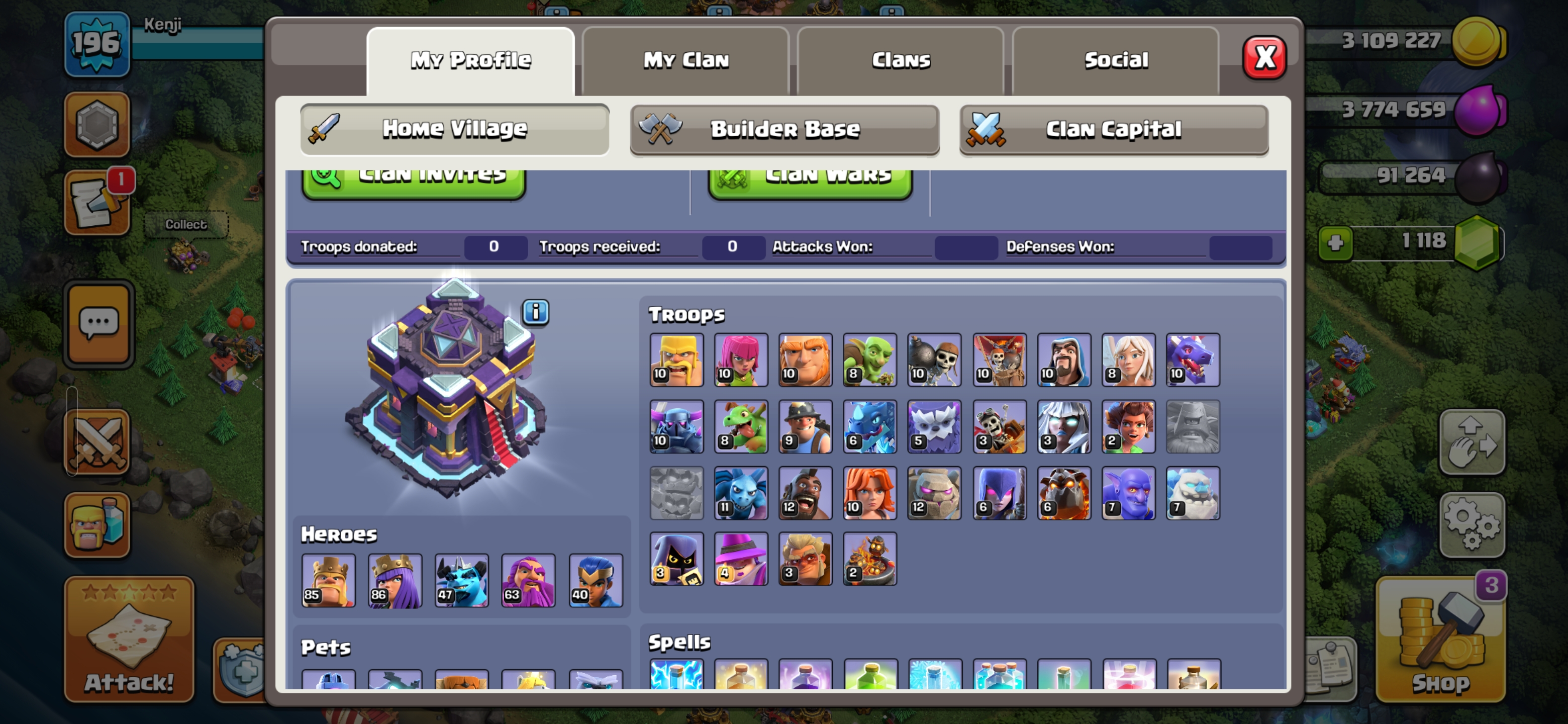Open the chat speech bubble panel
The height and width of the screenshot is (724, 1568).
pyautogui.click(x=99, y=324)
